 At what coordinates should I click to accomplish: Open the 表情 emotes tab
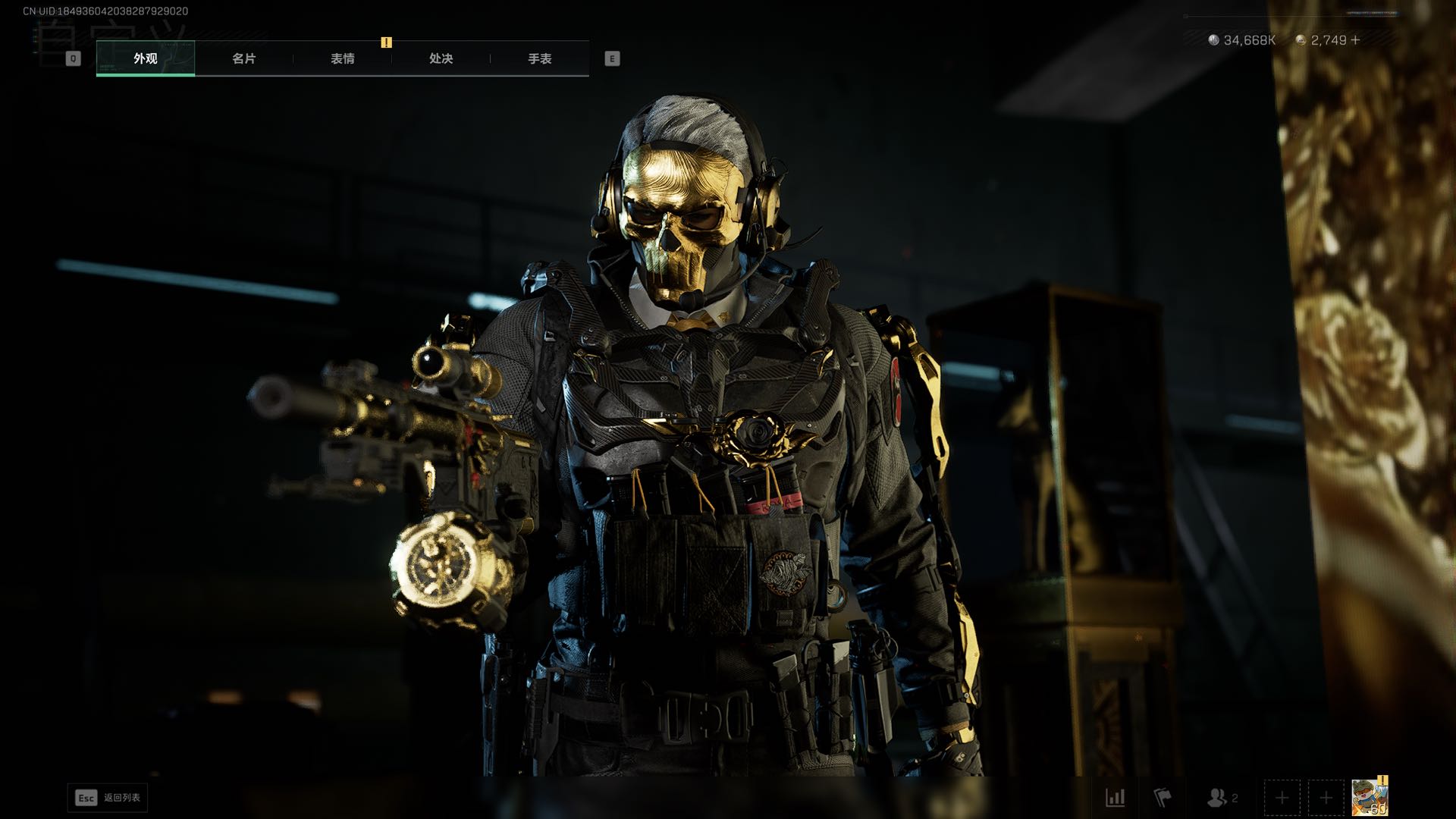(343, 58)
